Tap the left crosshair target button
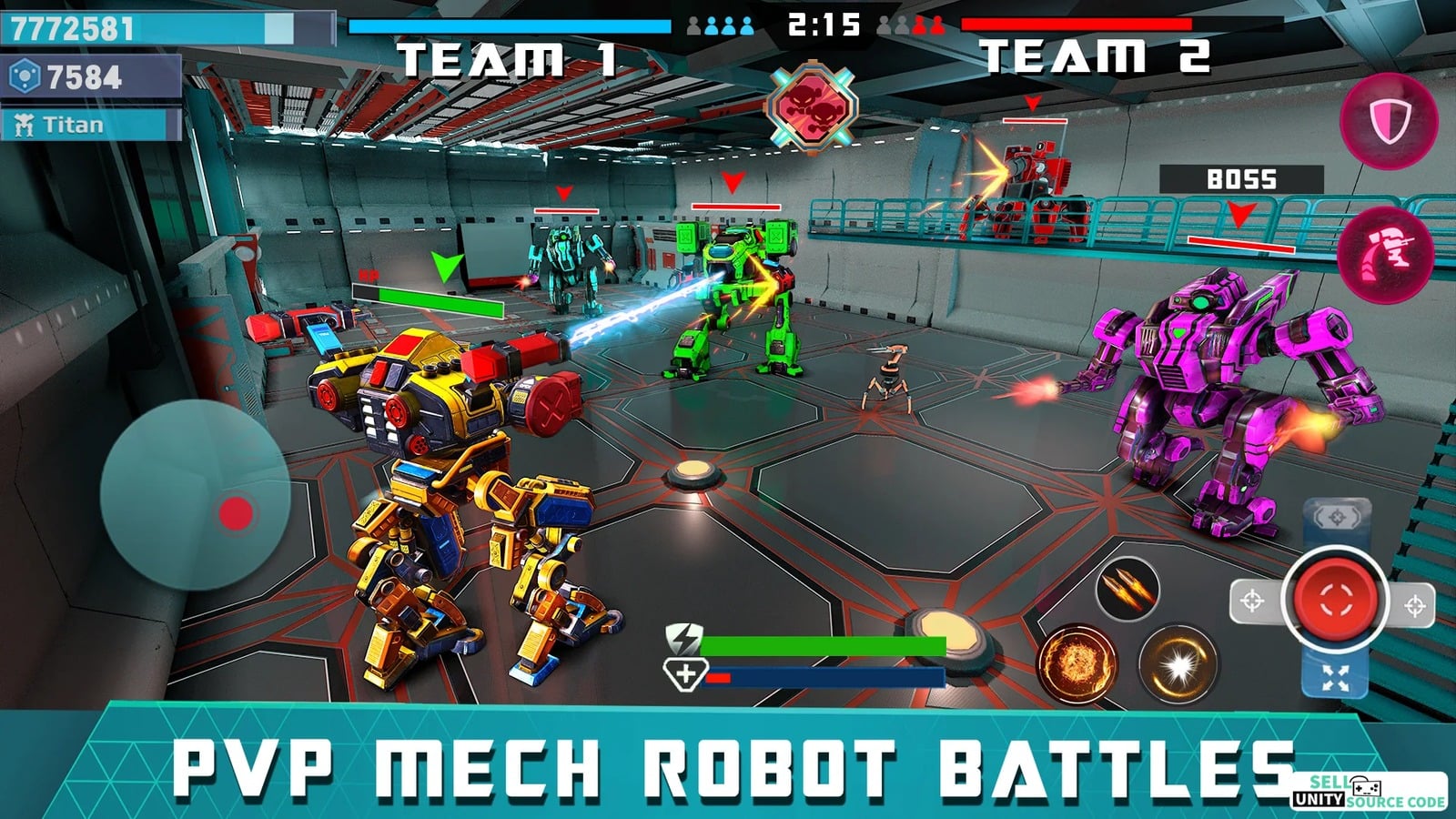This screenshot has width=1456, height=819. pyautogui.click(x=1252, y=602)
